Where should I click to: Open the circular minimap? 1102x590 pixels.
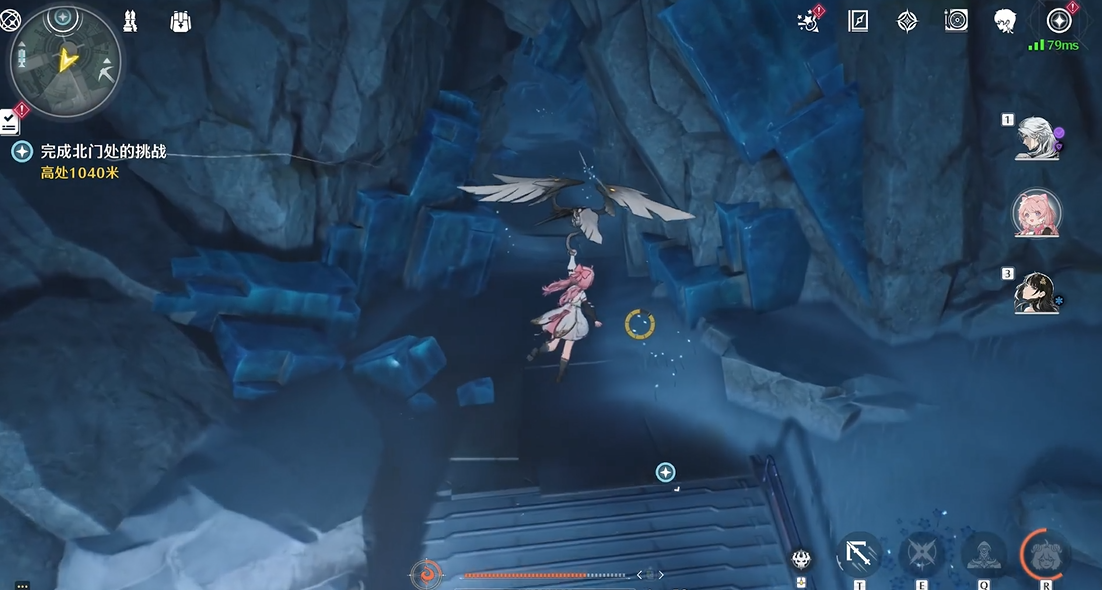click(x=65, y=60)
